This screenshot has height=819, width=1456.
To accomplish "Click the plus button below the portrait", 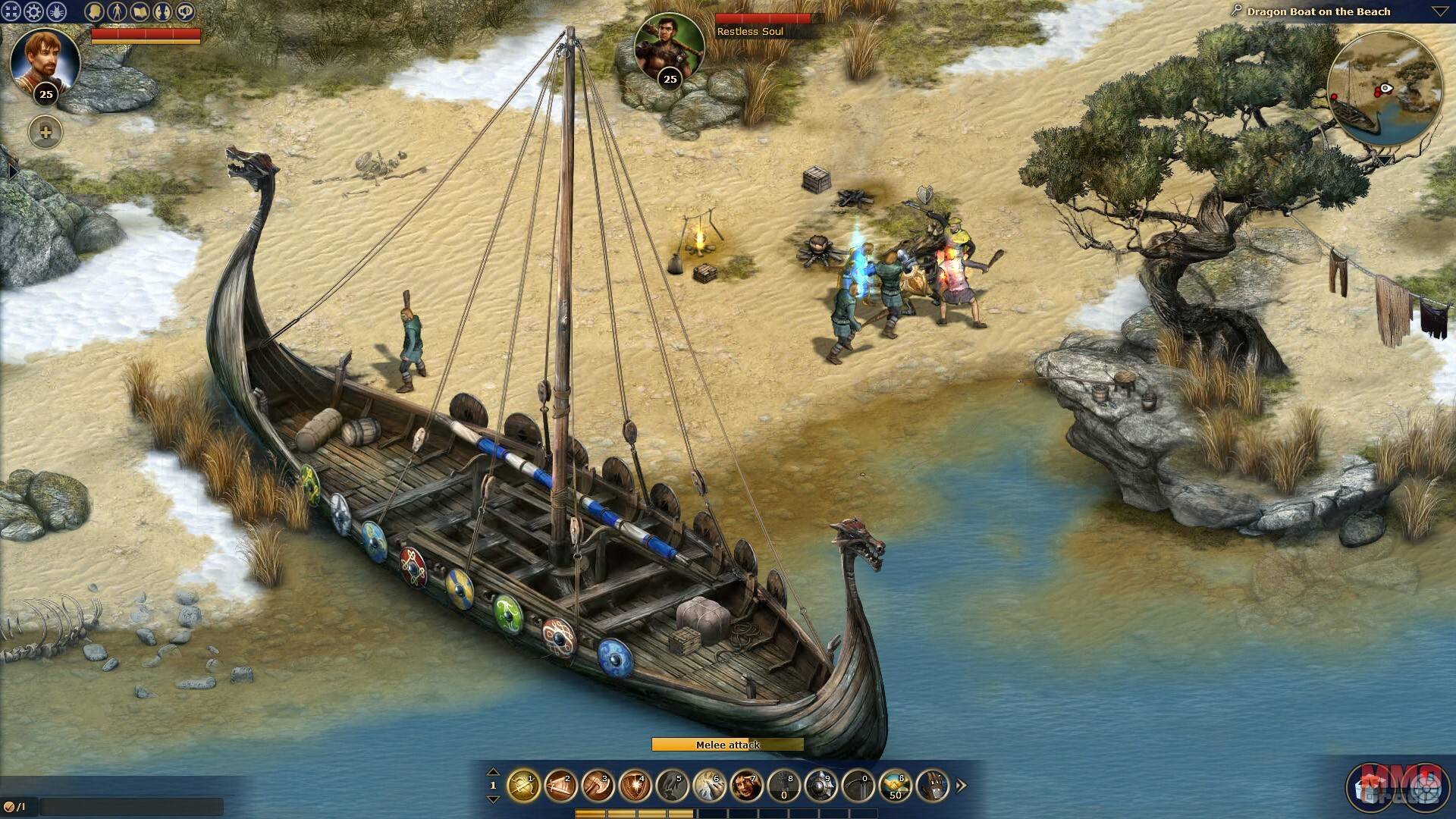I will point(45,133).
